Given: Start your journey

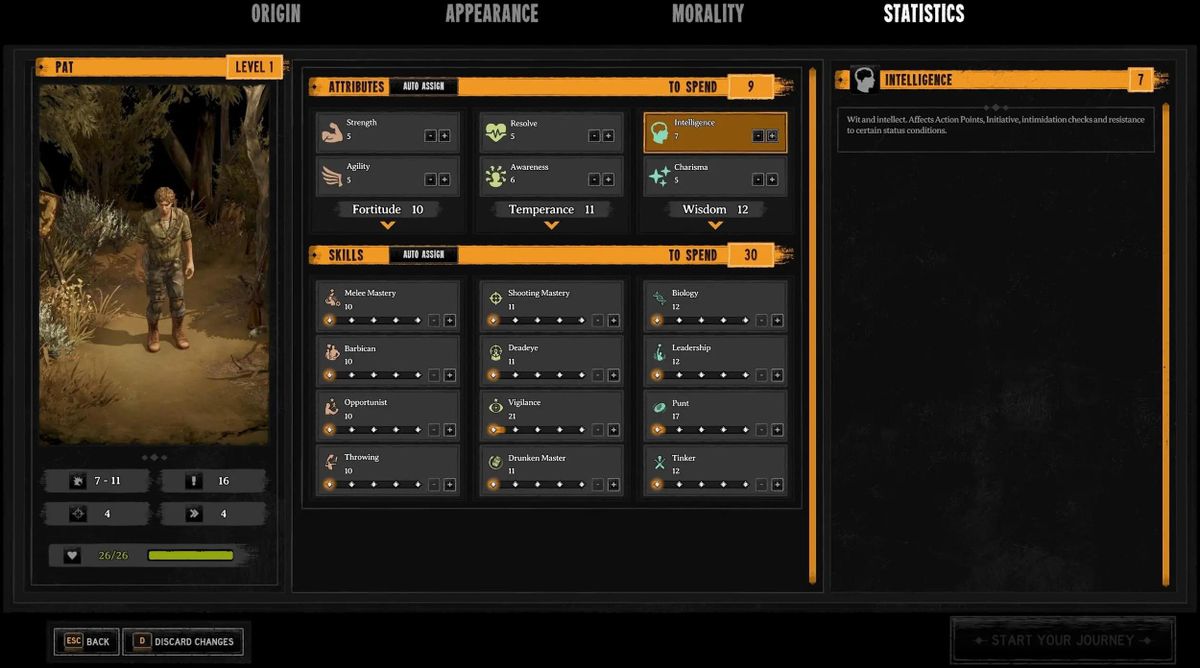Looking at the screenshot, I should tap(1061, 640).
